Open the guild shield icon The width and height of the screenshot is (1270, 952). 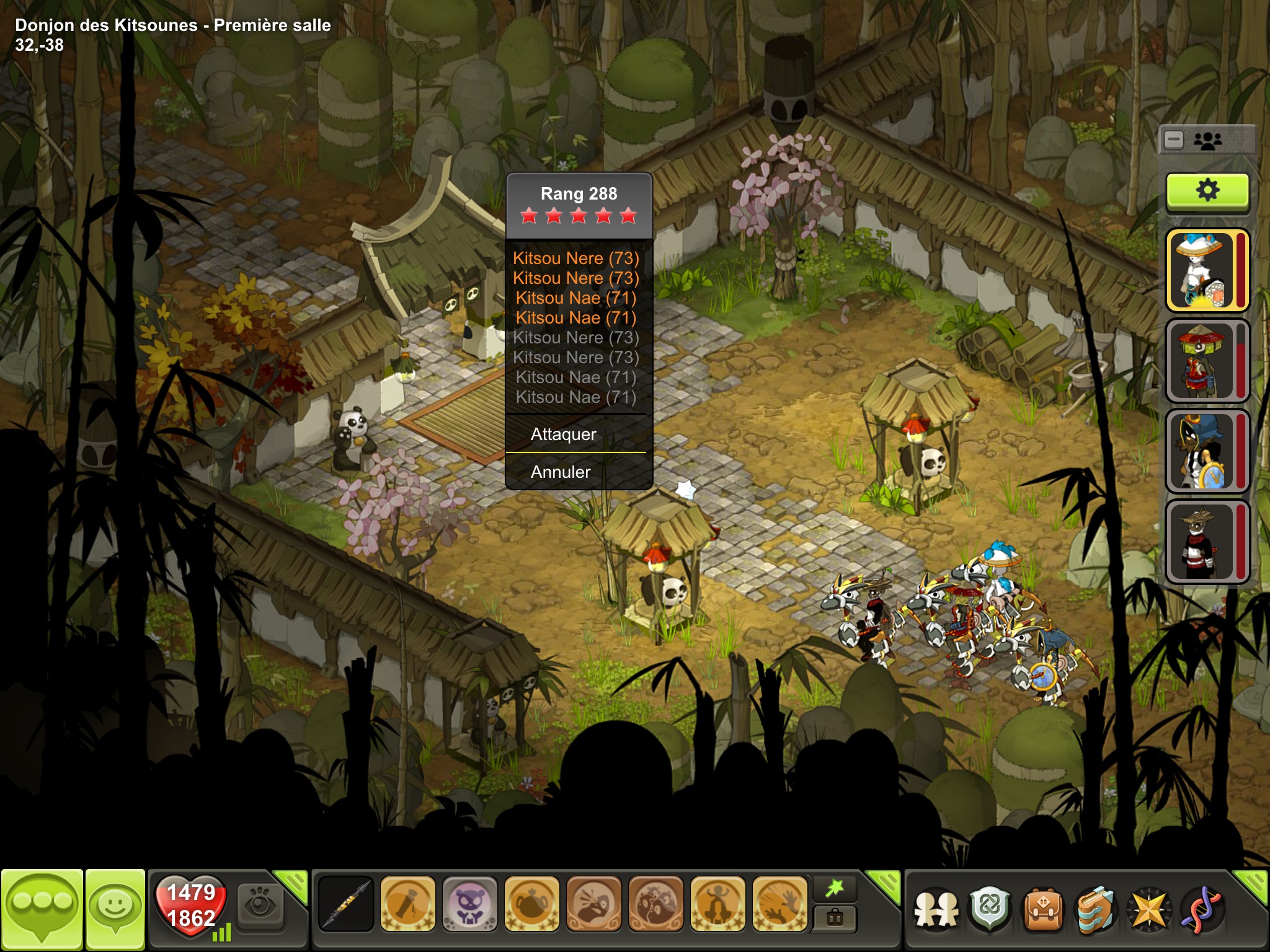(x=990, y=910)
